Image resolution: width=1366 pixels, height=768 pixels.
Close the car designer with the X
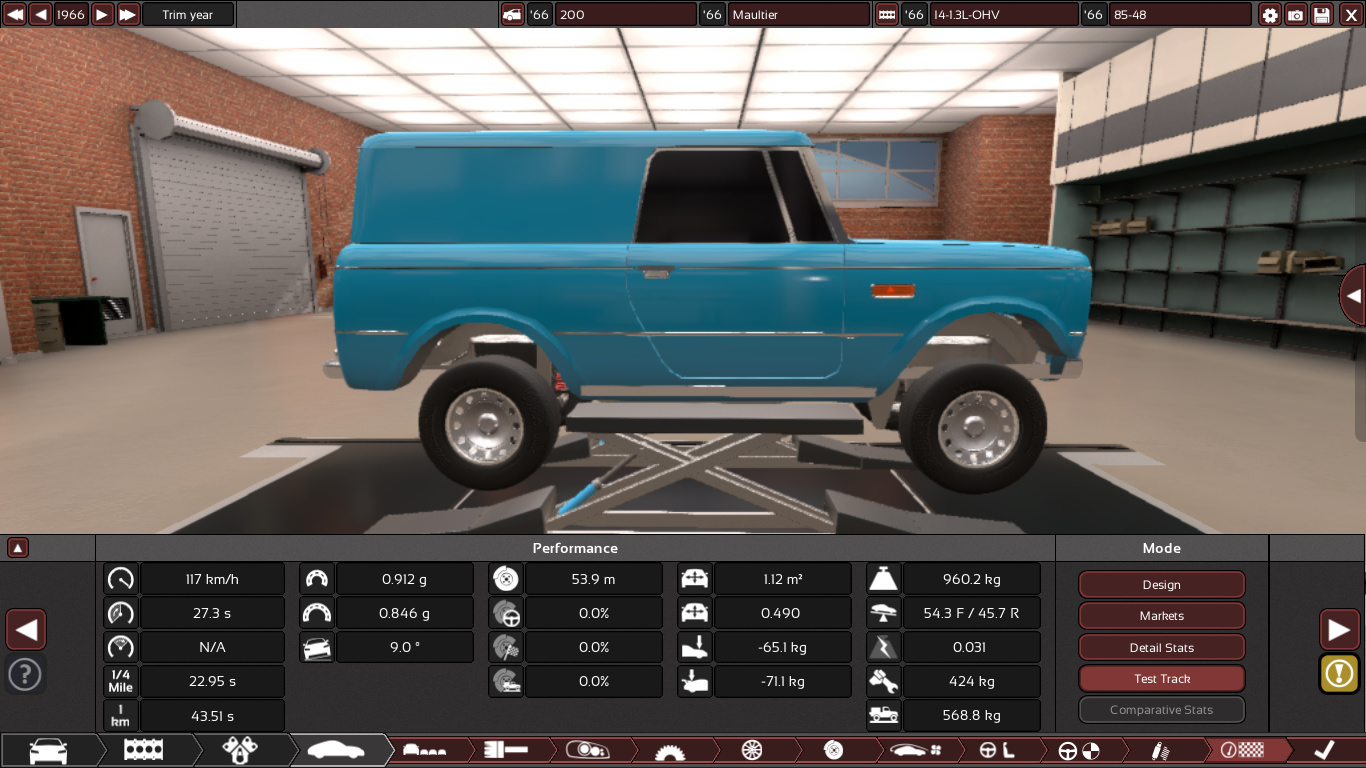click(1348, 15)
